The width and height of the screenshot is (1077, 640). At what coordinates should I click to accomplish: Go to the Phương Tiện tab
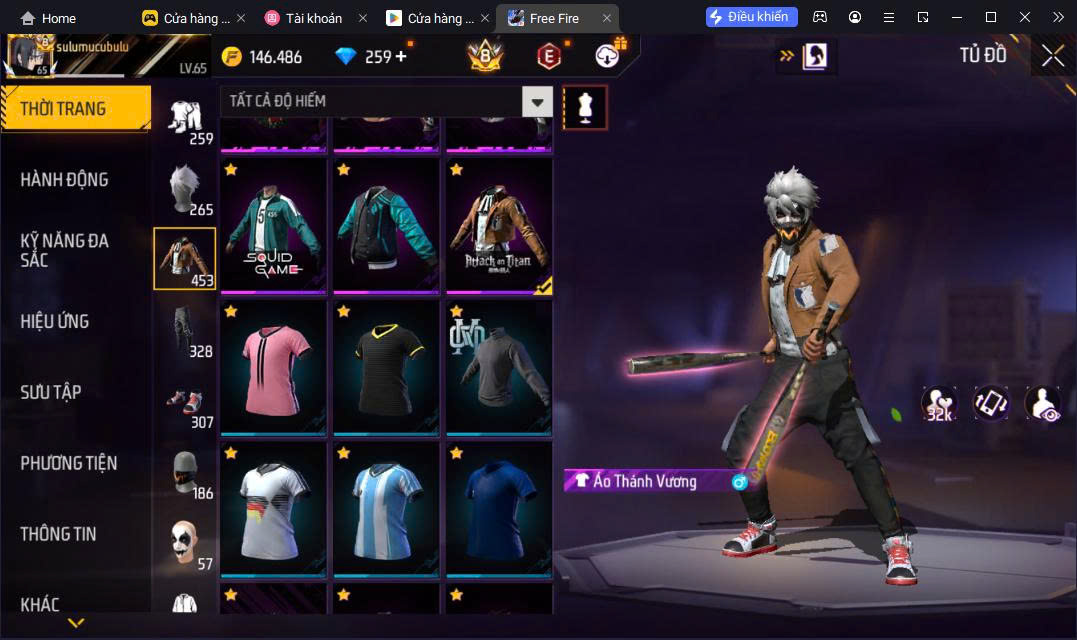coord(68,463)
